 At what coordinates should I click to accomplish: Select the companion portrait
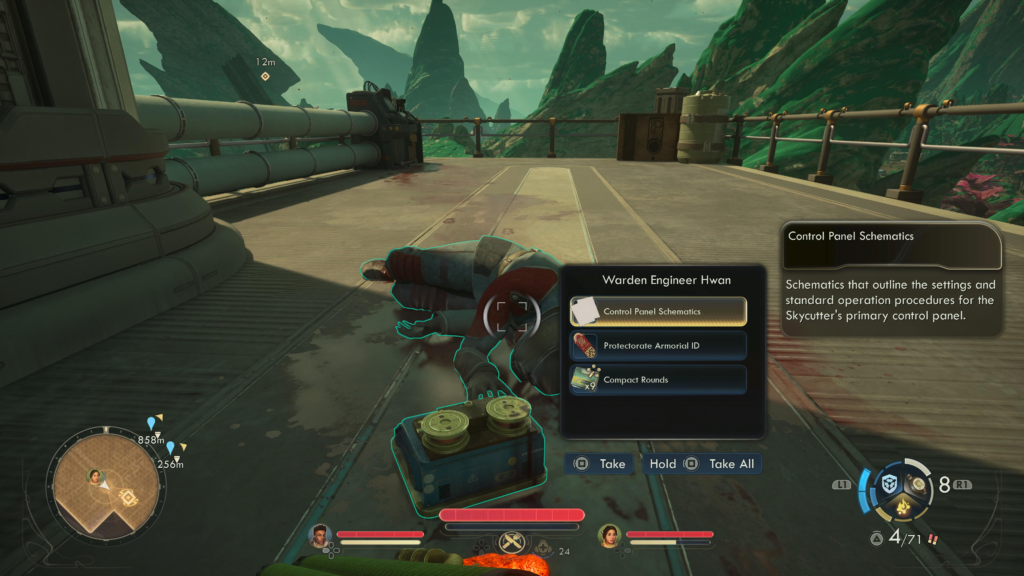point(609,535)
